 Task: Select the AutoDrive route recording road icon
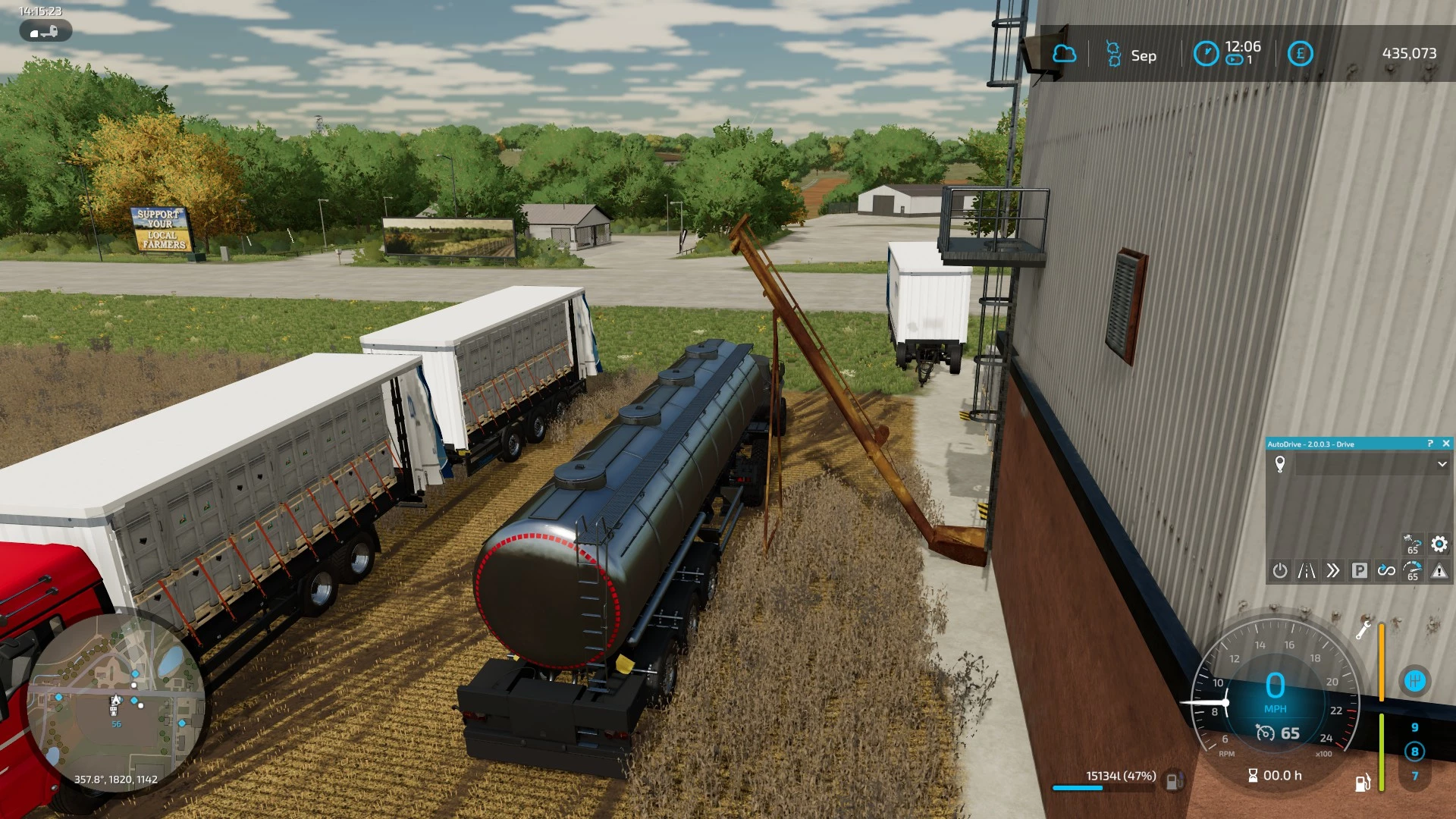click(x=1307, y=570)
